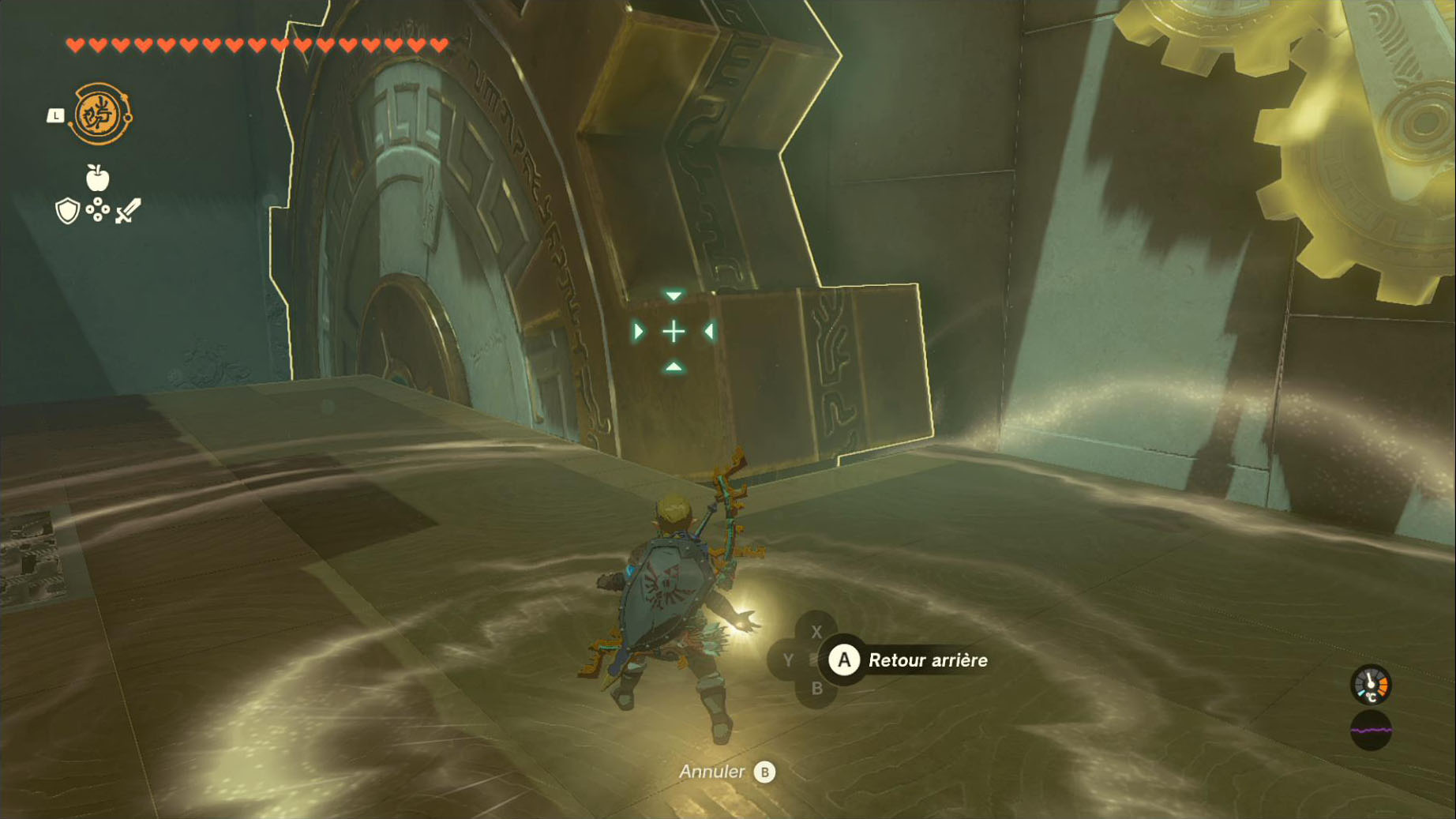The height and width of the screenshot is (819, 1456).
Task: Choose the shield equipment icon
Action: click(x=67, y=211)
